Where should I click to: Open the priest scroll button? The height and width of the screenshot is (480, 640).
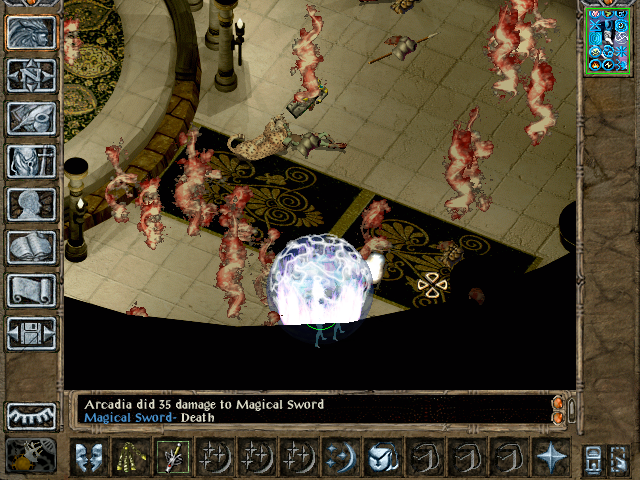coord(31,290)
